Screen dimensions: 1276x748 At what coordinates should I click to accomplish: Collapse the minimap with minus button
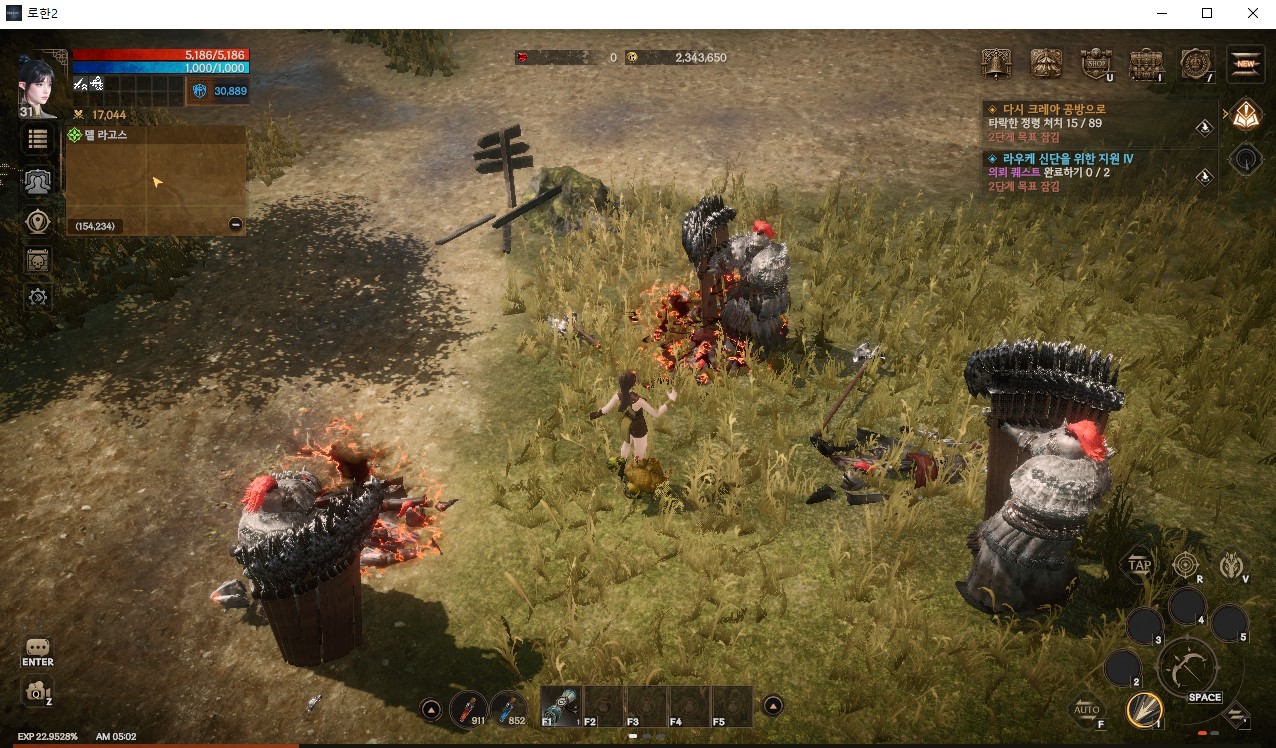pos(235,225)
